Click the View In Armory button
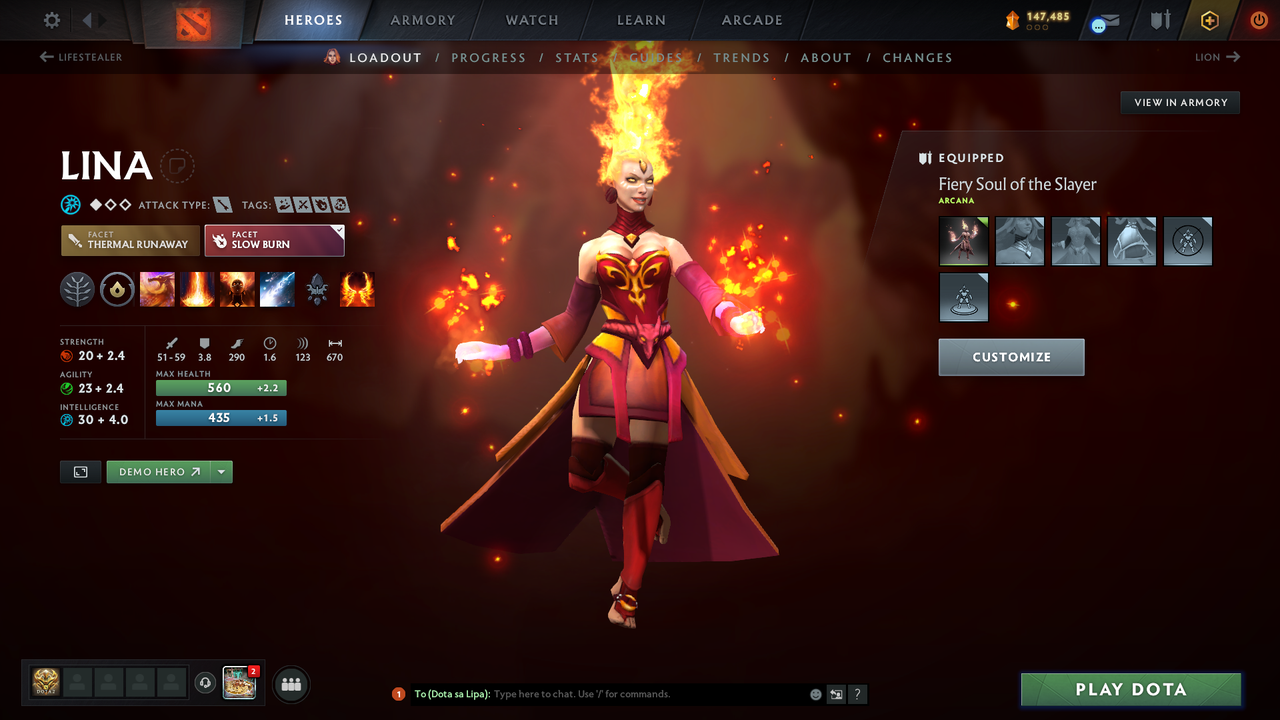This screenshot has width=1280, height=720. pyautogui.click(x=1179, y=102)
